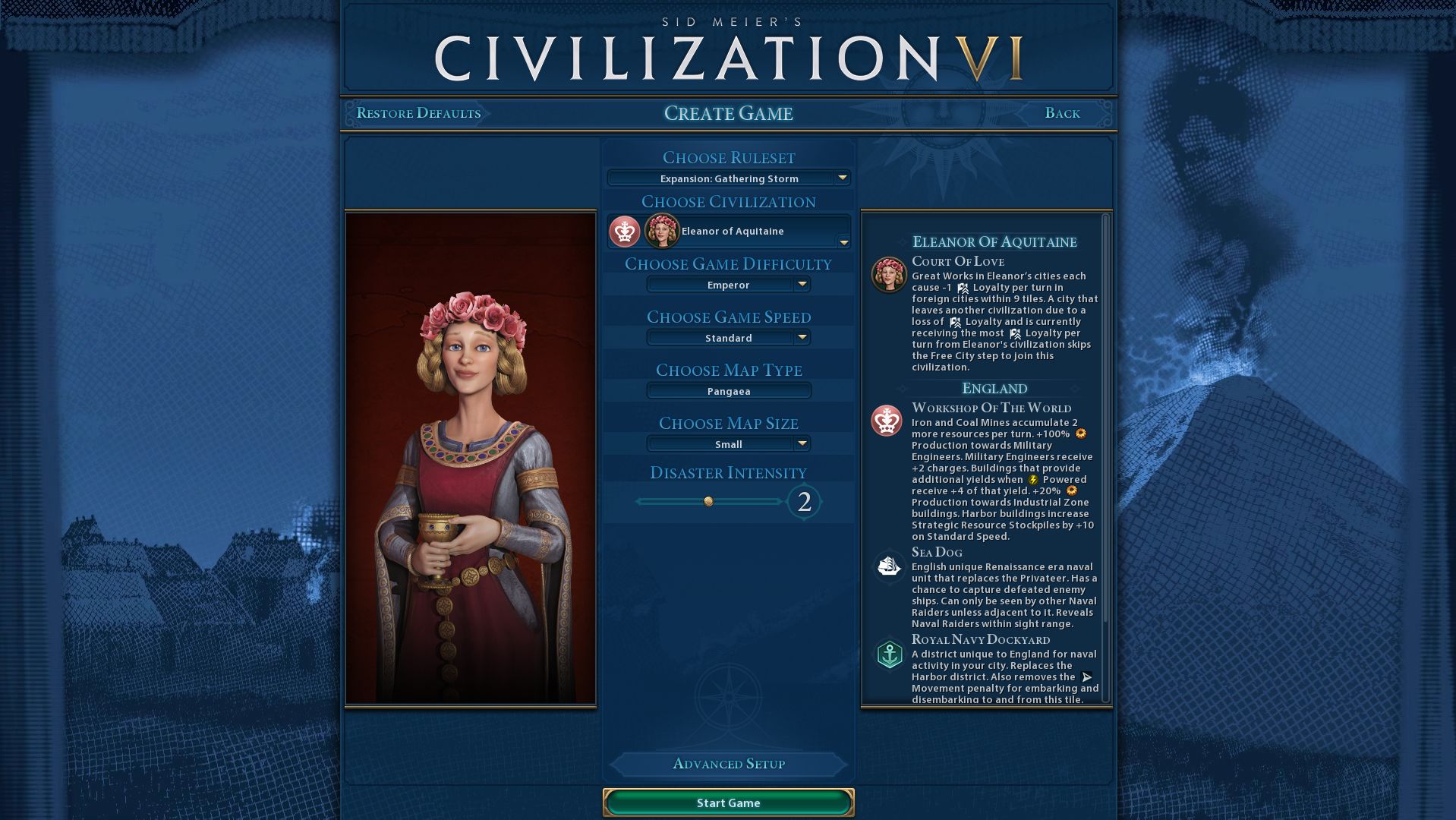Open the Standard game speed dropdown
The width and height of the screenshot is (1456, 820).
[x=729, y=338]
